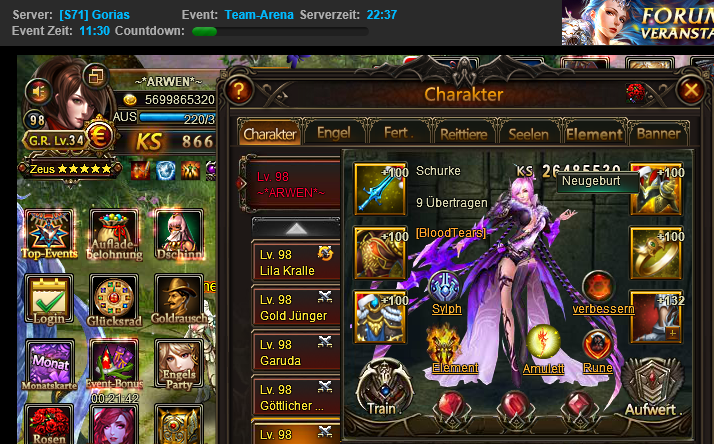The width and height of the screenshot is (714, 444).
Task: Click the Train button
Action: click(x=382, y=388)
